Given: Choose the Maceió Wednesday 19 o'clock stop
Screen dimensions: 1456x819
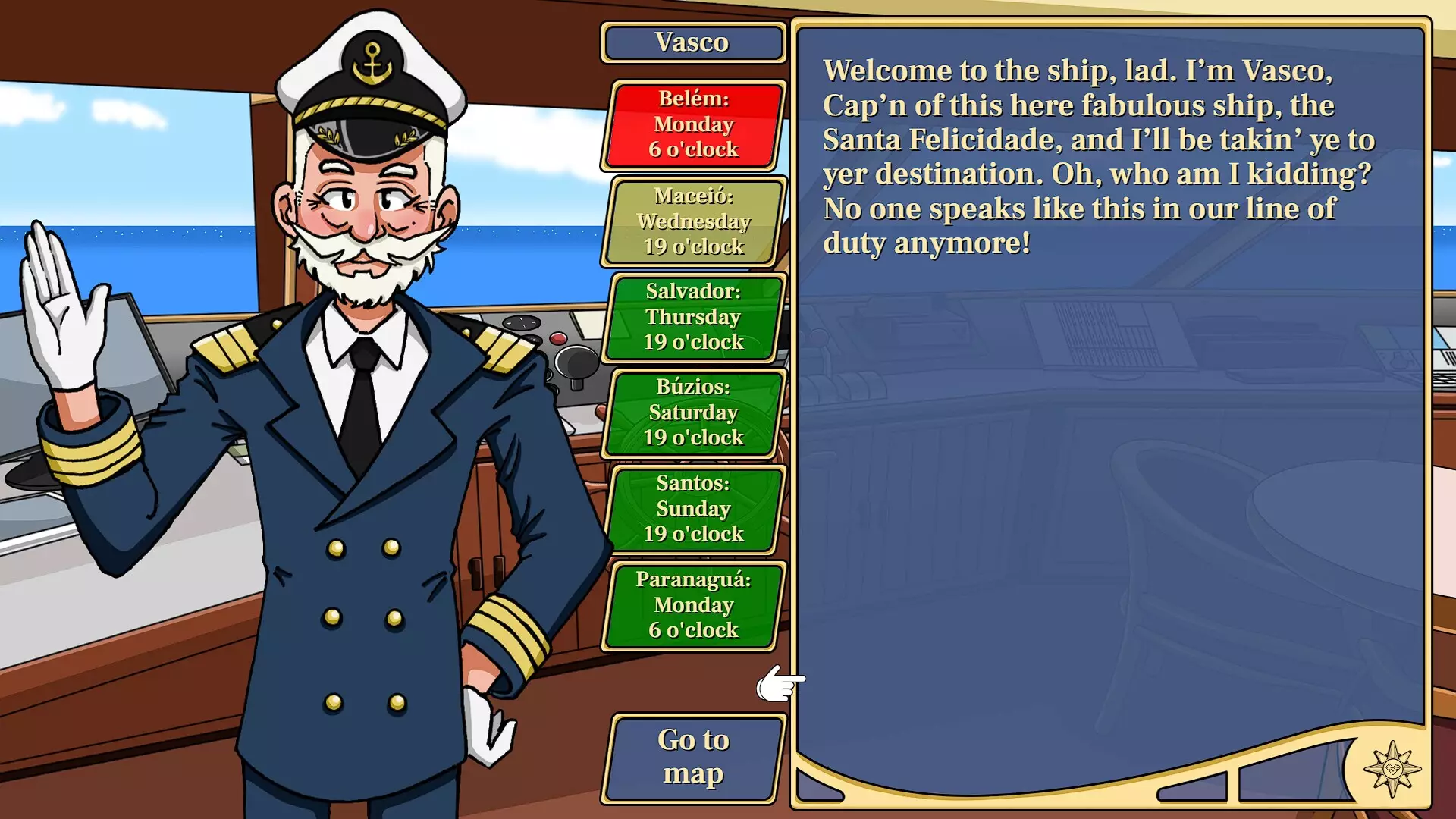Looking at the screenshot, I should click(x=693, y=221).
